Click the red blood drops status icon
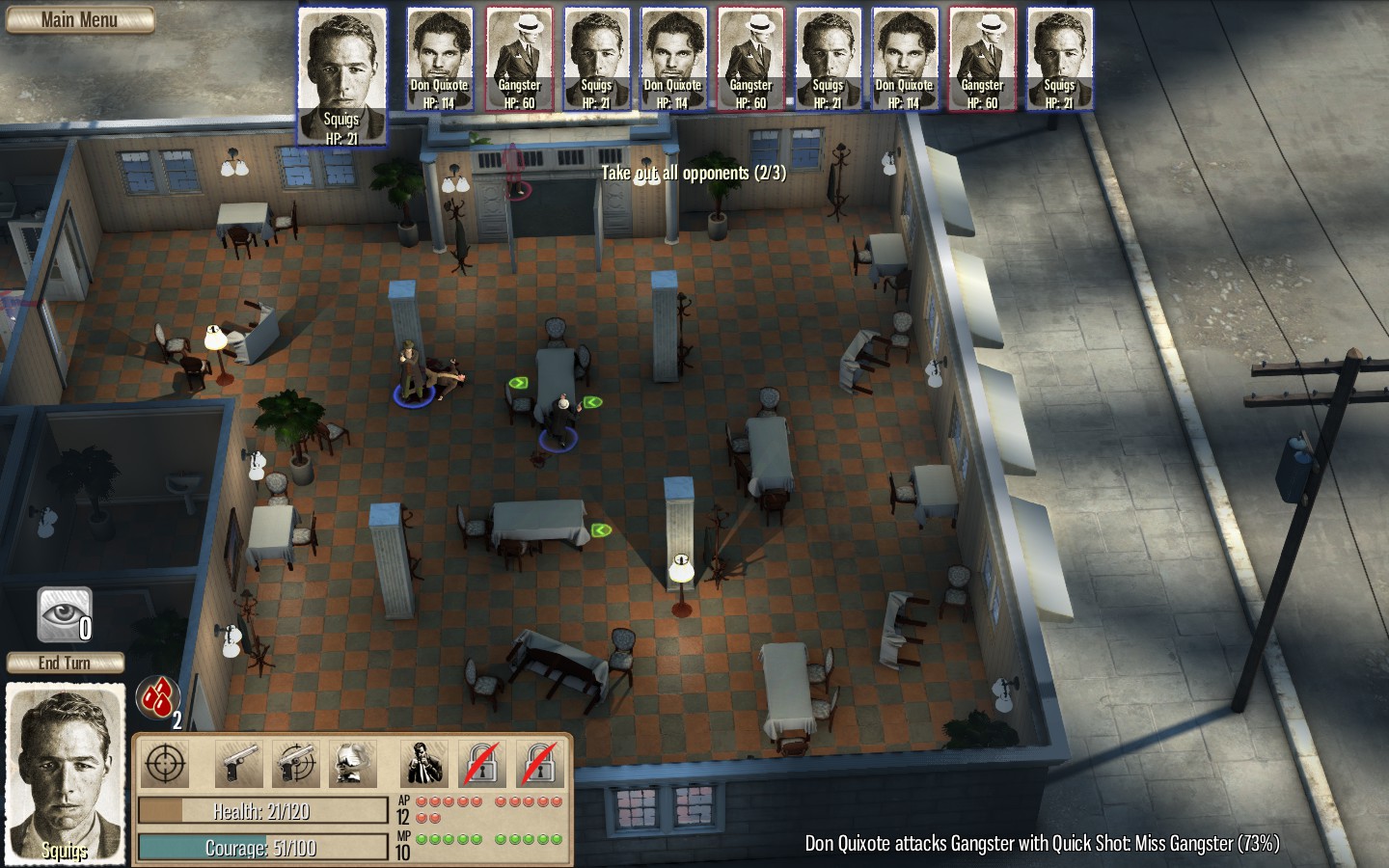This screenshot has height=868, width=1389. 158,696
